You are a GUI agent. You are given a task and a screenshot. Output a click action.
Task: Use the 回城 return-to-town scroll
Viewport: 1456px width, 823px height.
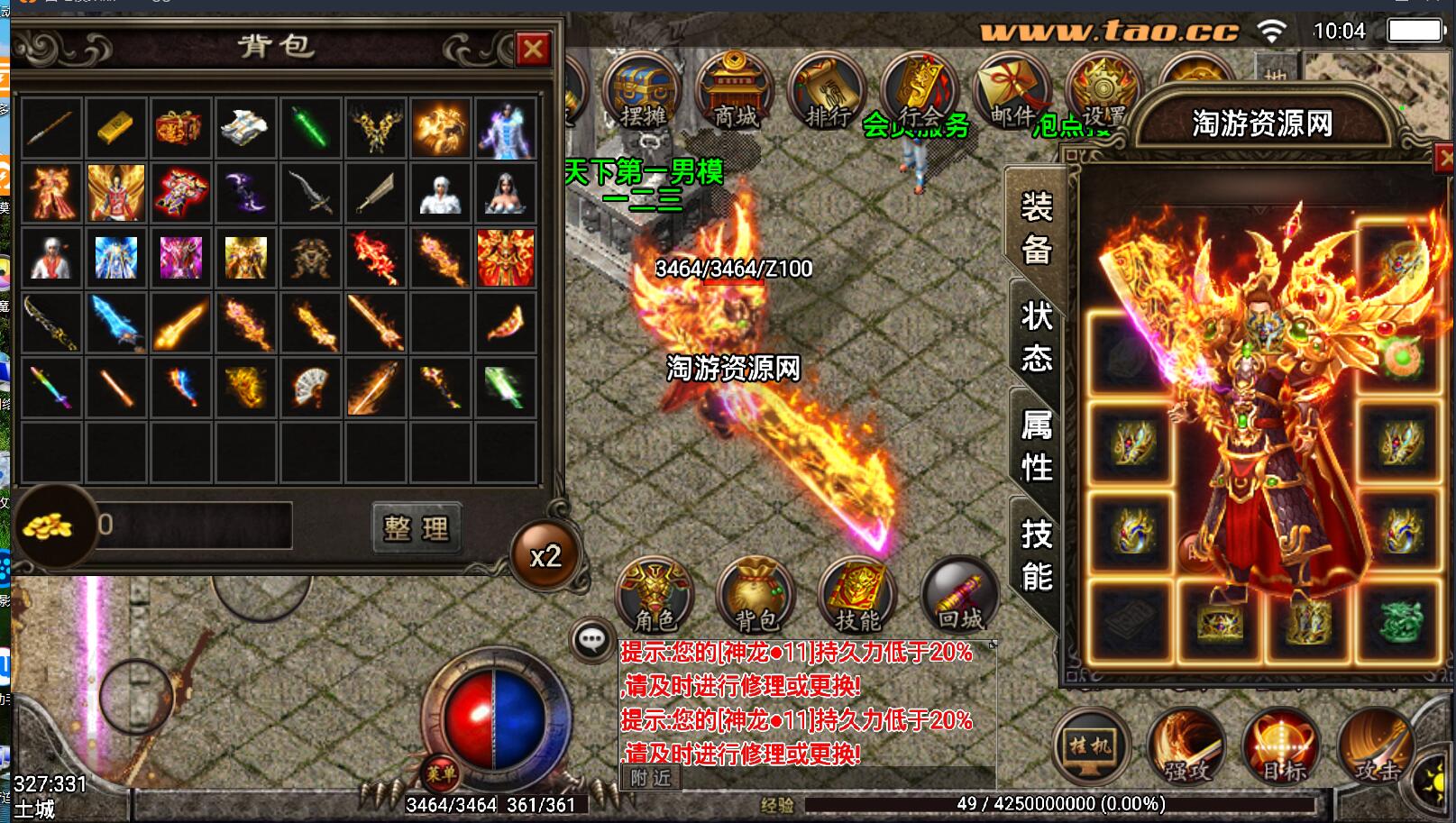959,595
